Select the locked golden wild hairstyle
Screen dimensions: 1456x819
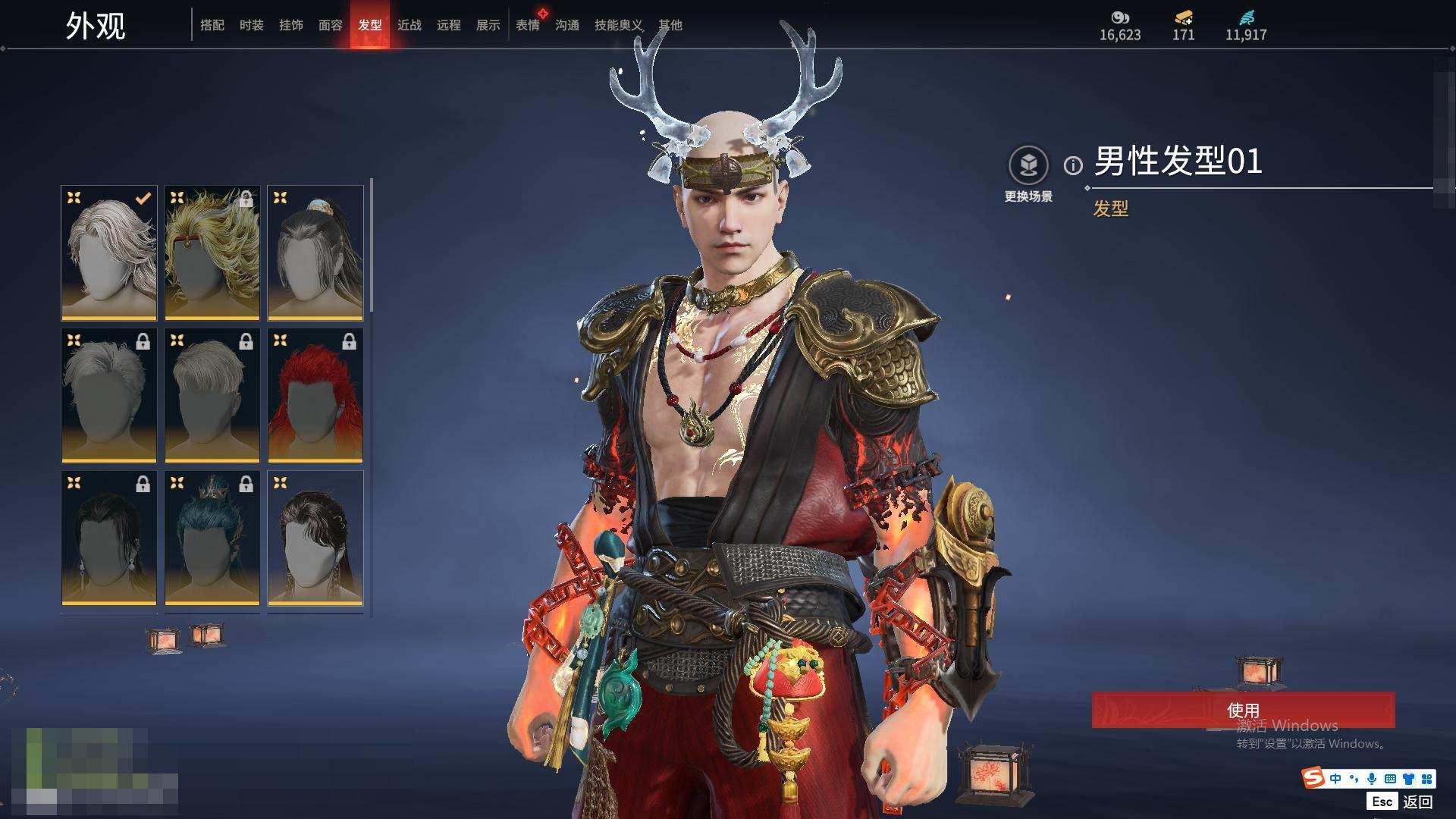click(212, 253)
